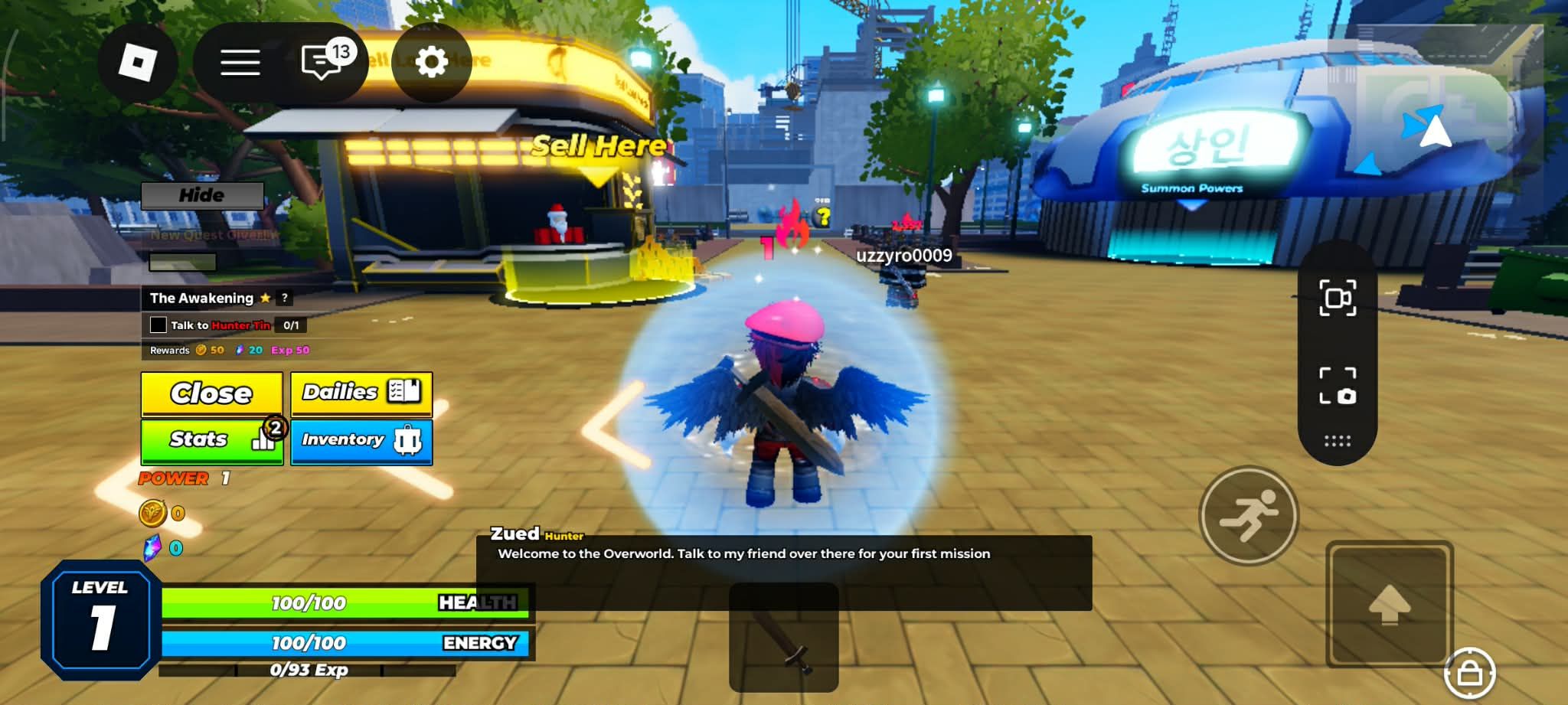Image resolution: width=1568 pixels, height=705 pixels.
Task: Open the hamburger menu
Action: point(240,63)
